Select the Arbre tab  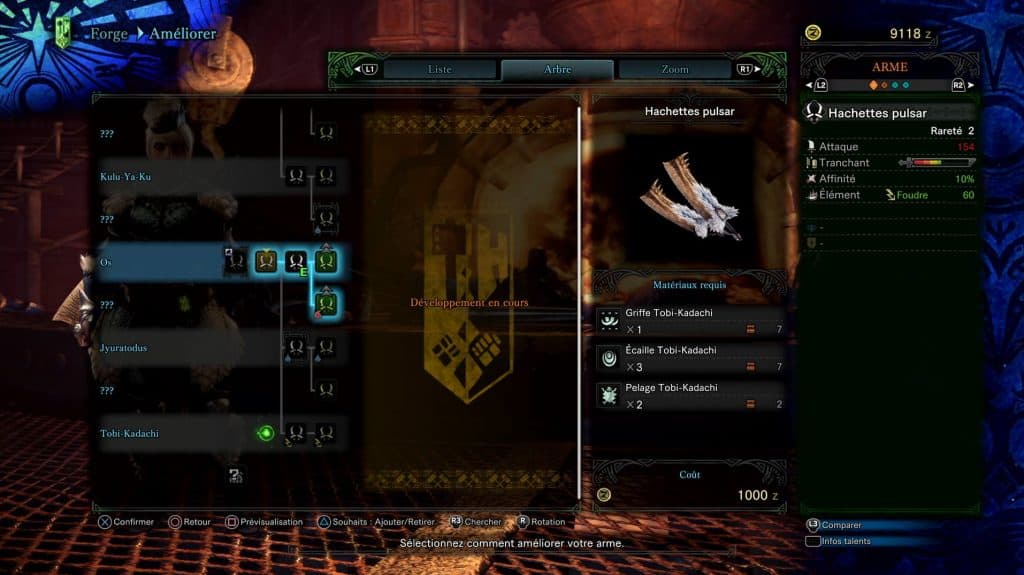[x=557, y=69]
